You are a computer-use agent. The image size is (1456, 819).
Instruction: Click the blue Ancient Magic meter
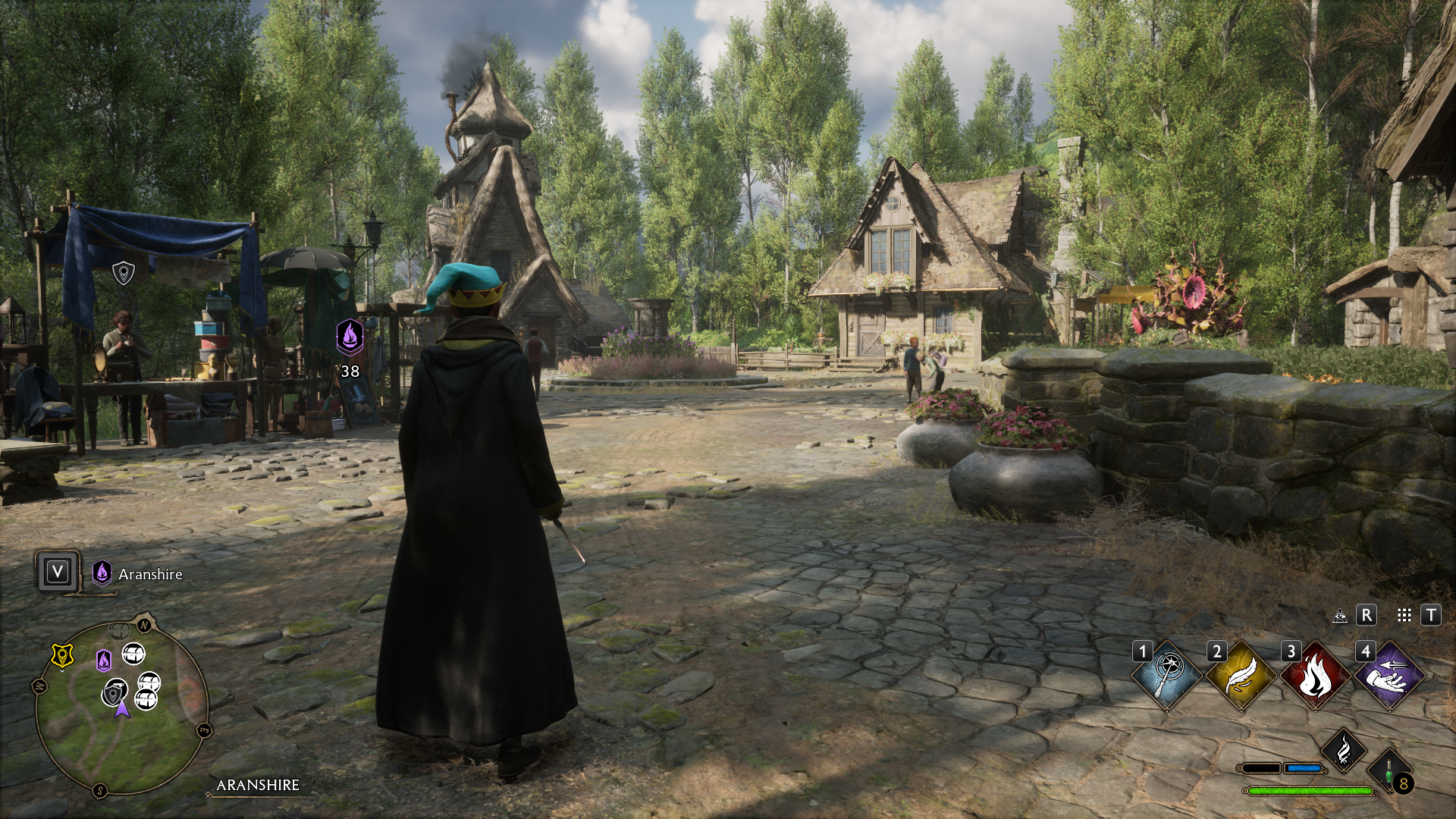point(1304,769)
